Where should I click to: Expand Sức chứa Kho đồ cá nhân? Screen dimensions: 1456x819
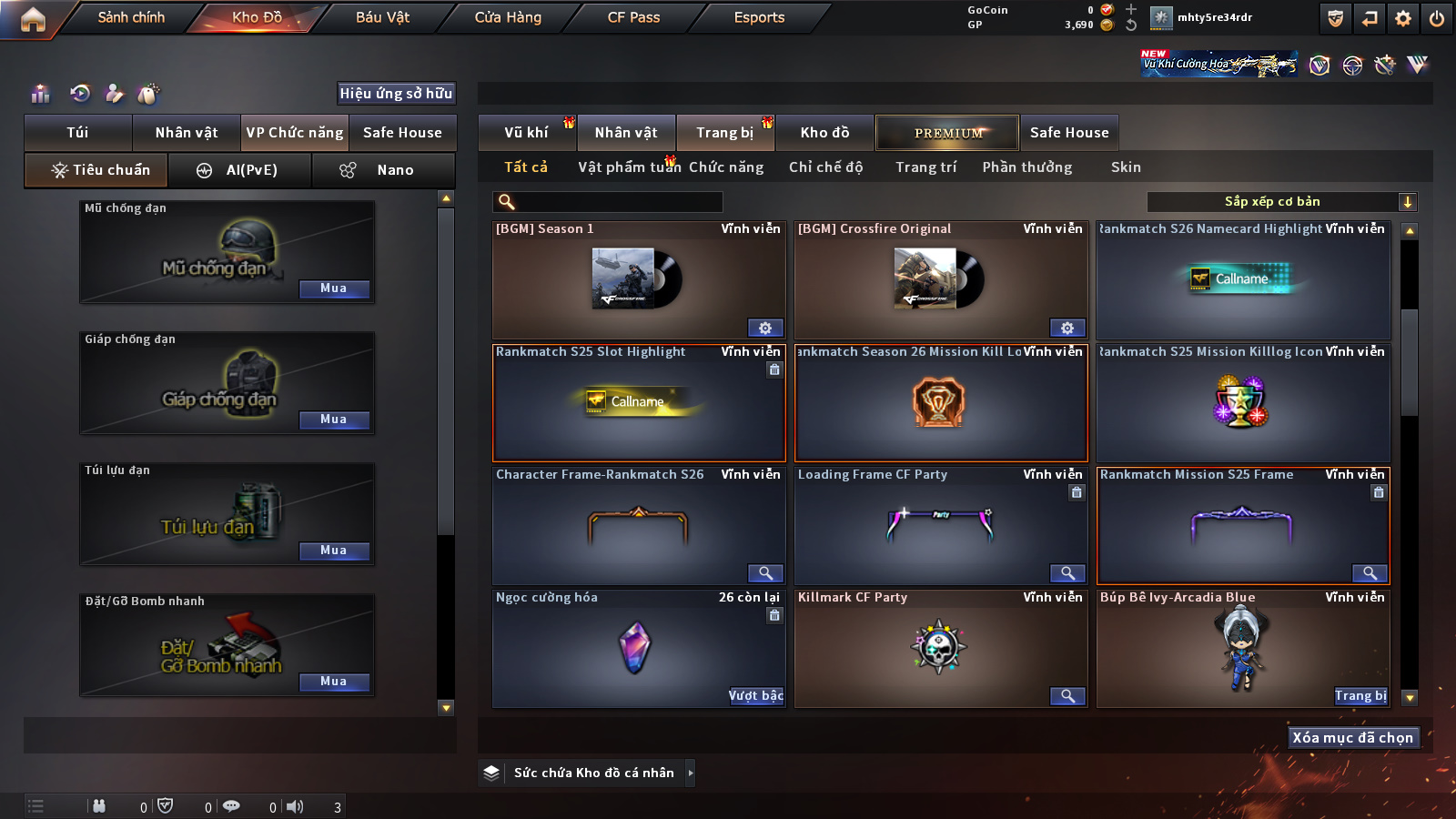pos(691,773)
